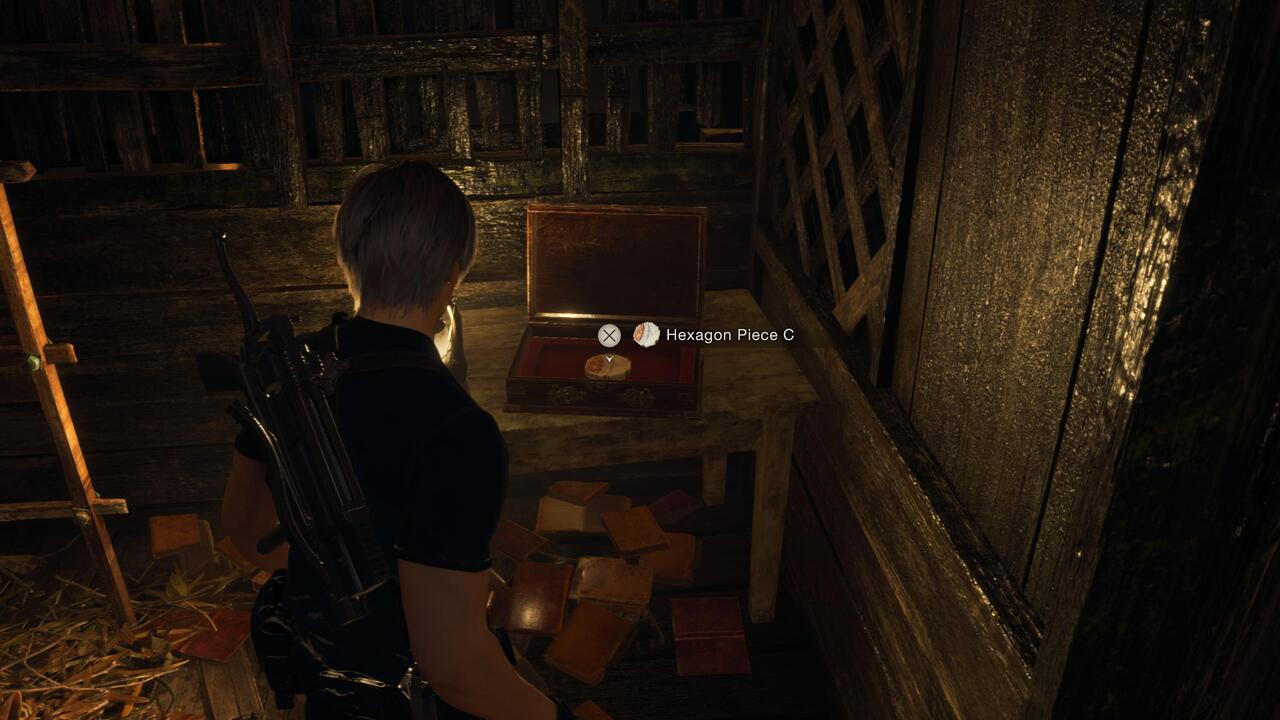Click the circular pickup prompt icon
Screen dimensions: 1280x720
click(609, 335)
